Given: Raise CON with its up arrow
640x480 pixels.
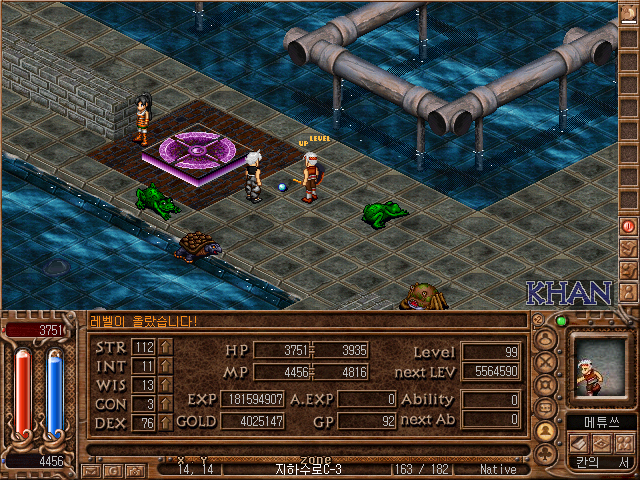Looking at the screenshot, I should (x=165, y=404).
